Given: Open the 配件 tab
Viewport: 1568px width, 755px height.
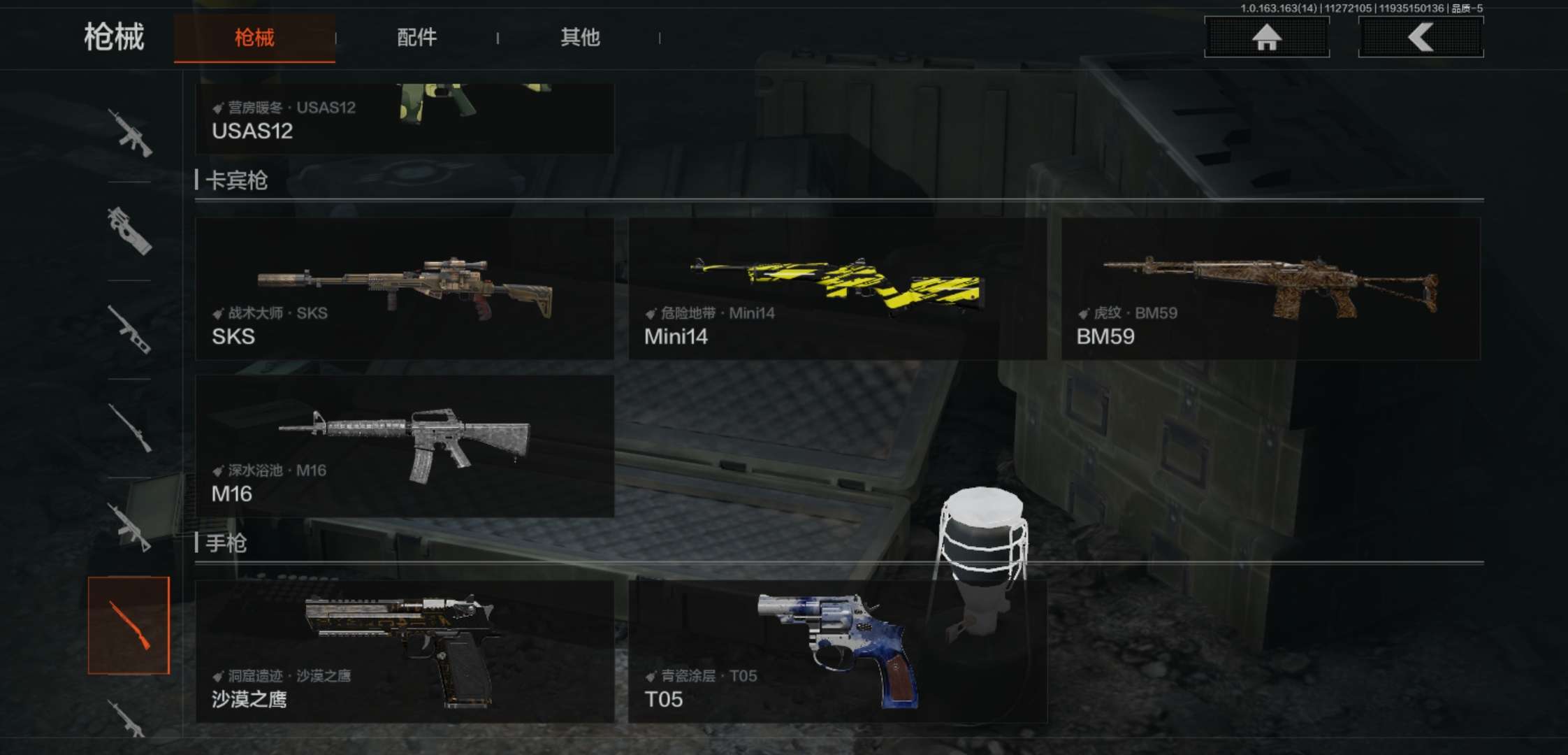Looking at the screenshot, I should click(x=416, y=38).
